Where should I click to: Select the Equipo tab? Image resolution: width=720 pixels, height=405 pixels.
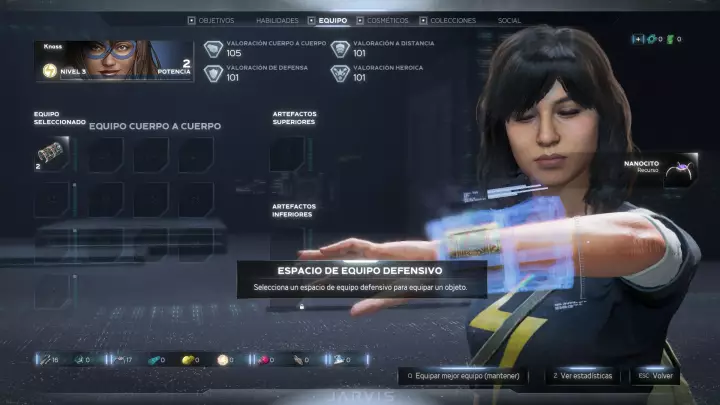pos(333,20)
